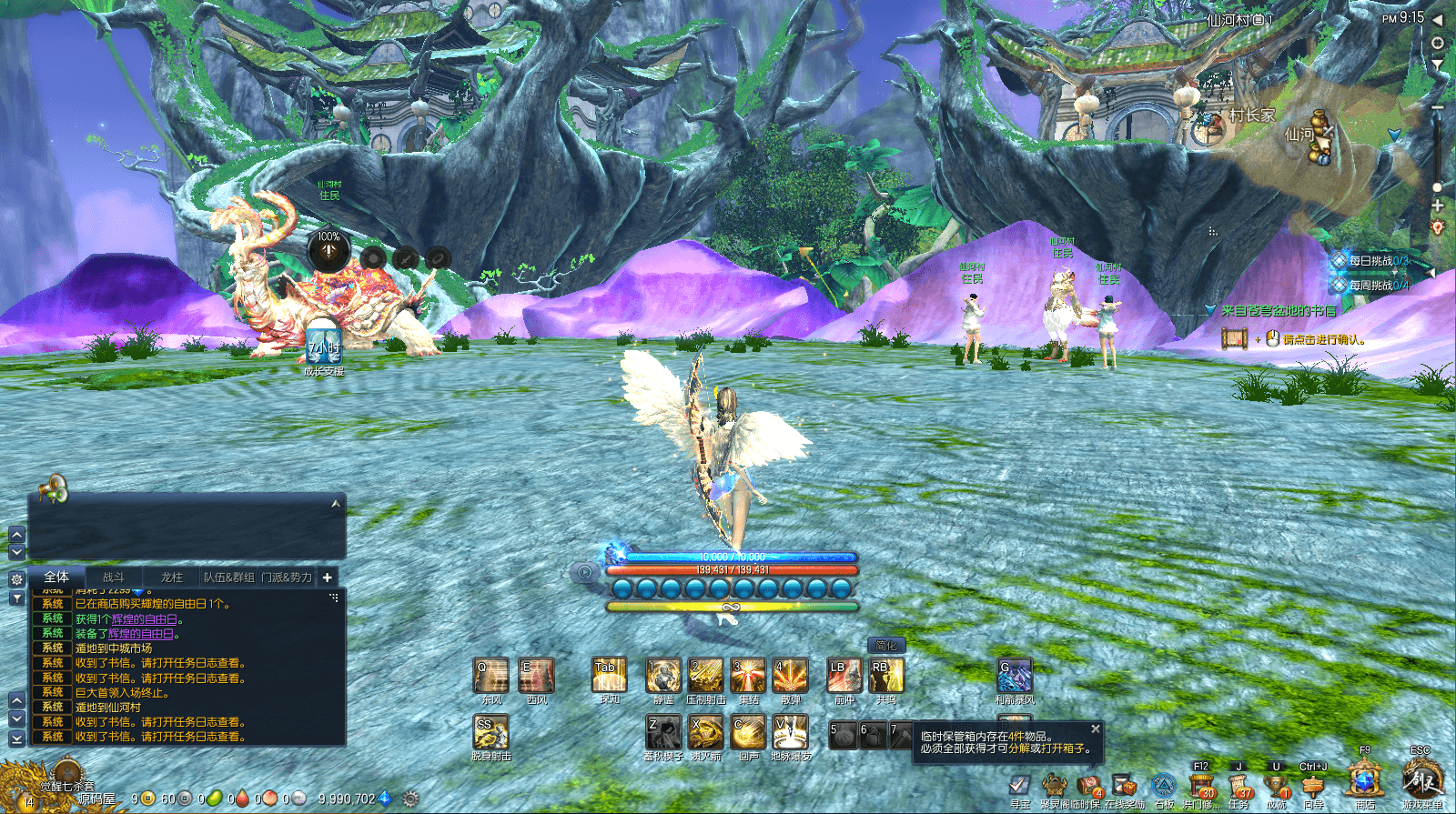
Task: Open the 在线奖励 online rewards icon
Action: 1125,786
